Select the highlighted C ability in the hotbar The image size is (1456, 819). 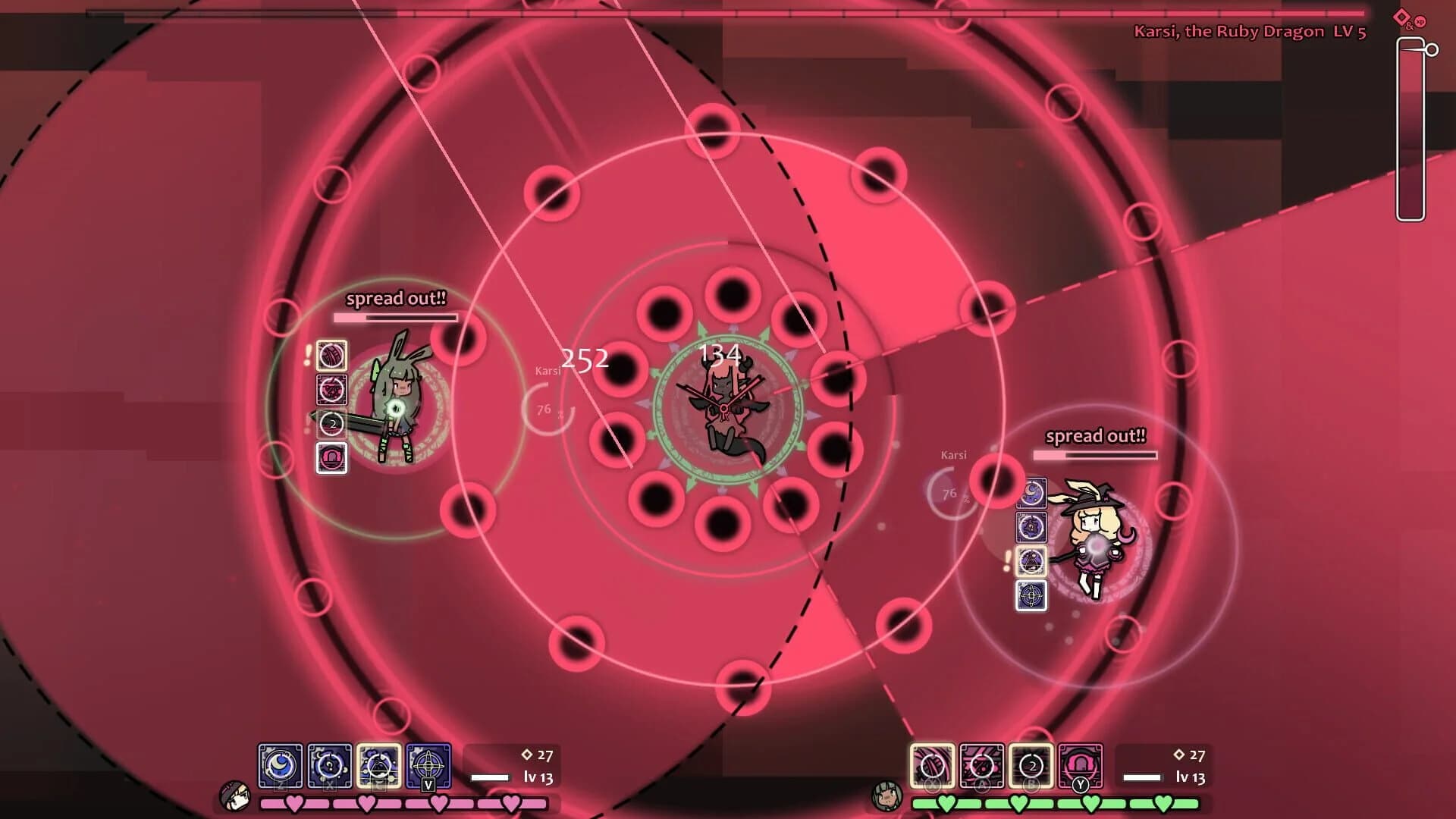pos(379,766)
